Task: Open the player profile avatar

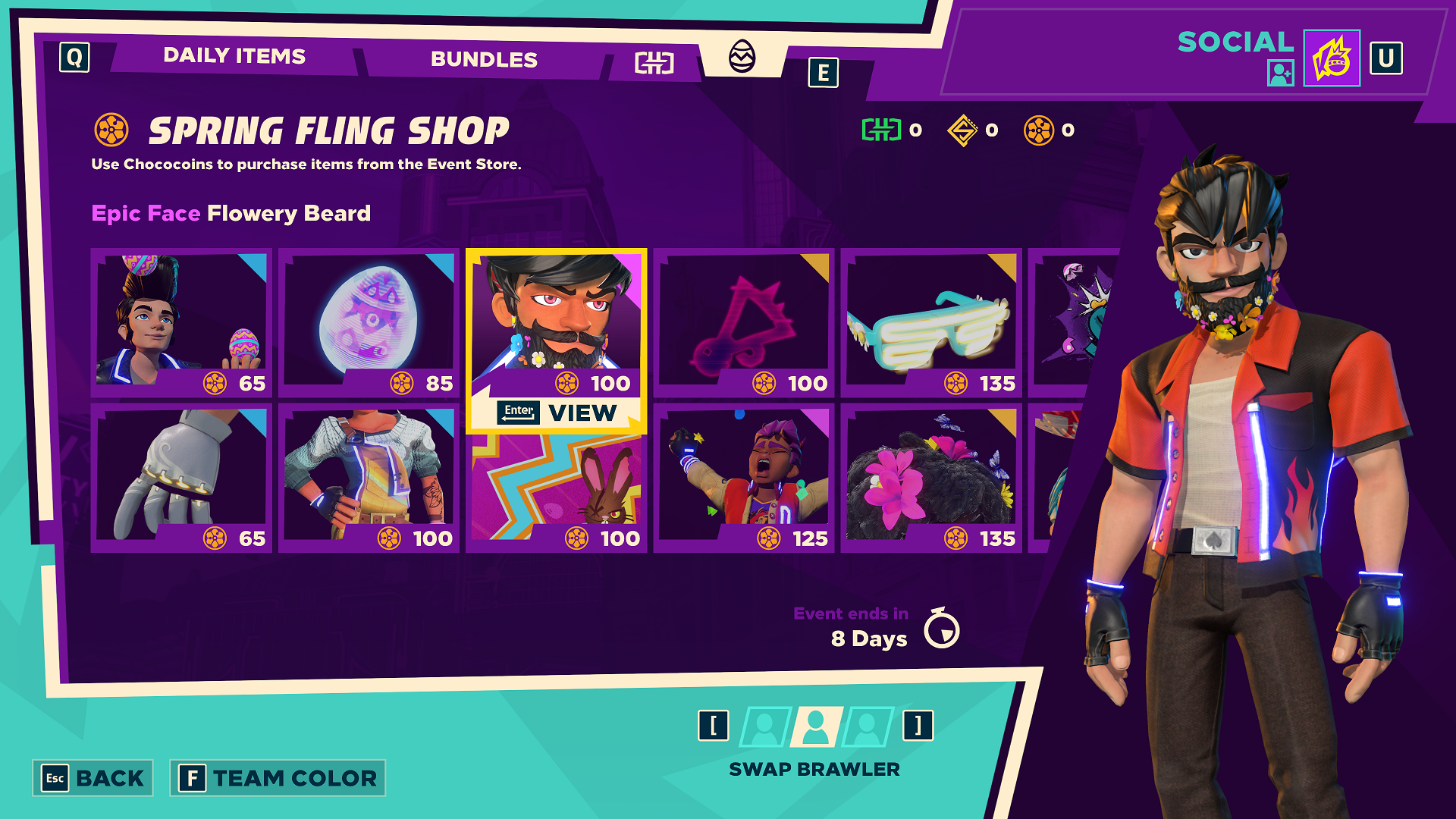Action: tap(1332, 58)
